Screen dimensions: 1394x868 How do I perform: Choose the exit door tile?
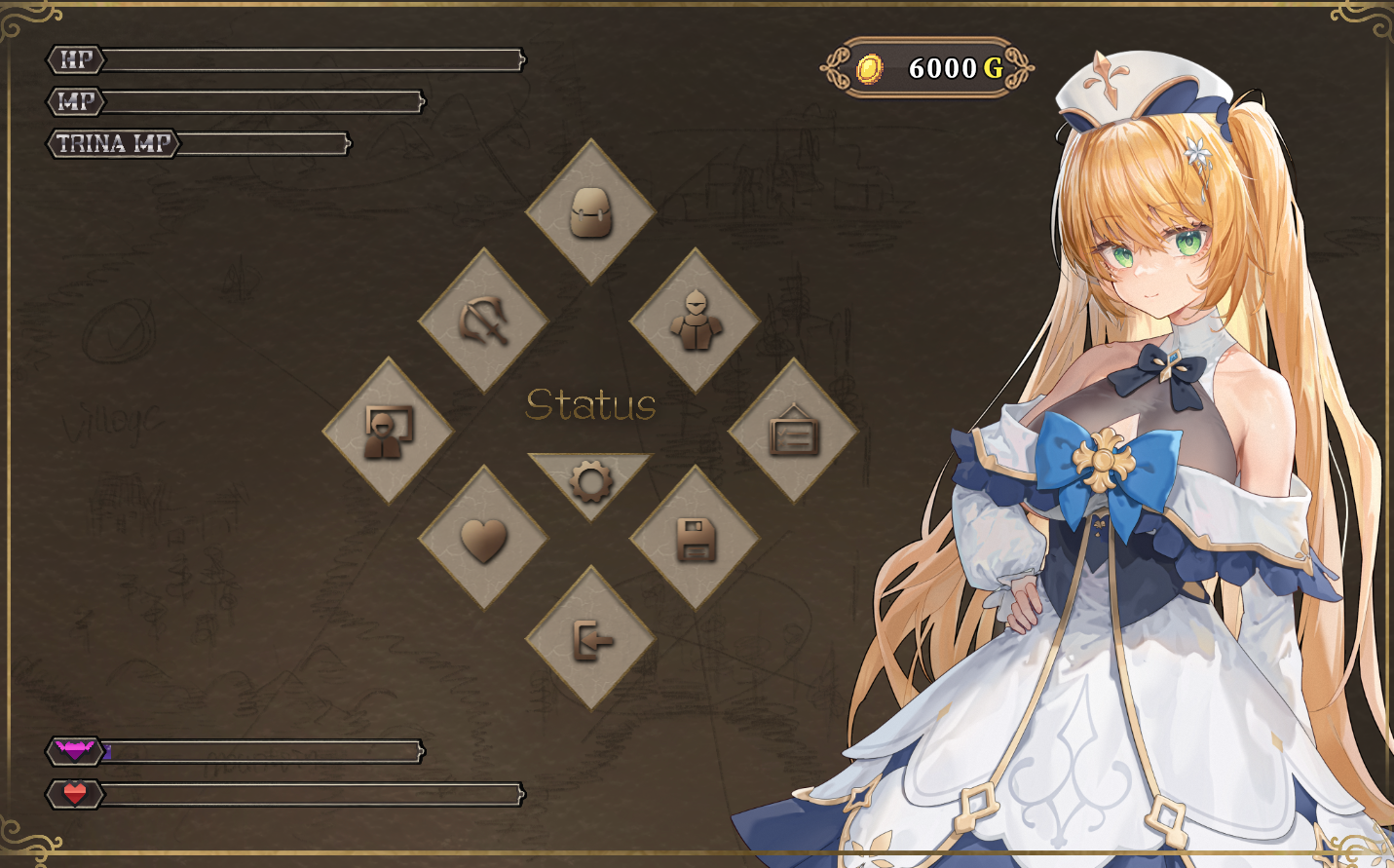[x=590, y=640]
